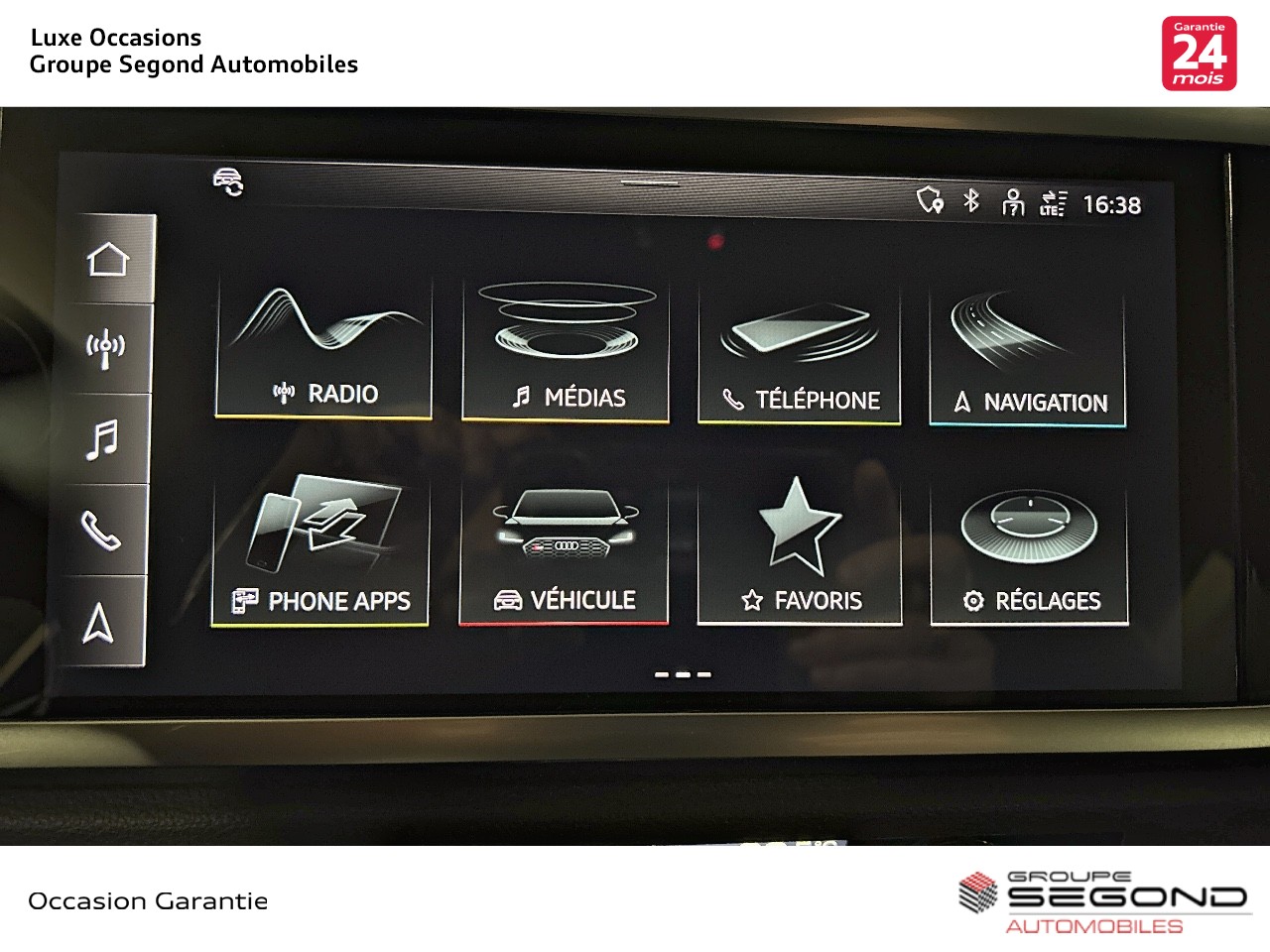The height and width of the screenshot is (952, 1270).
Task: Open the FAVORIS tile
Action: click(x=800, y=552)
